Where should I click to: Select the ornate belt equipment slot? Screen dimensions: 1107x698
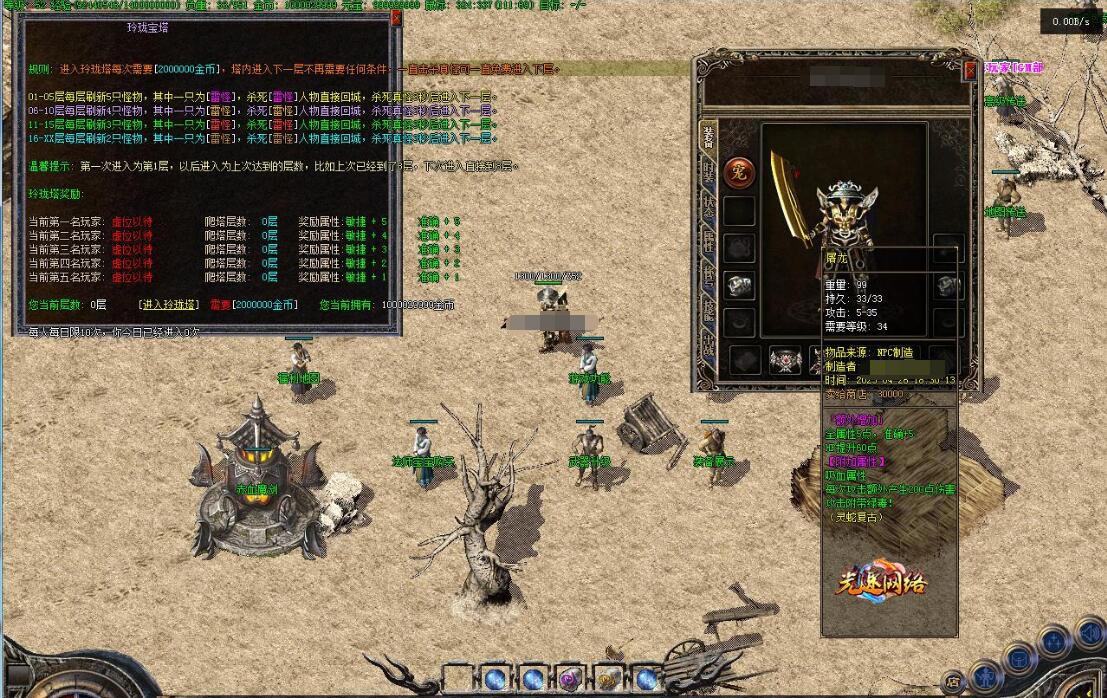(x=784, y=360)
